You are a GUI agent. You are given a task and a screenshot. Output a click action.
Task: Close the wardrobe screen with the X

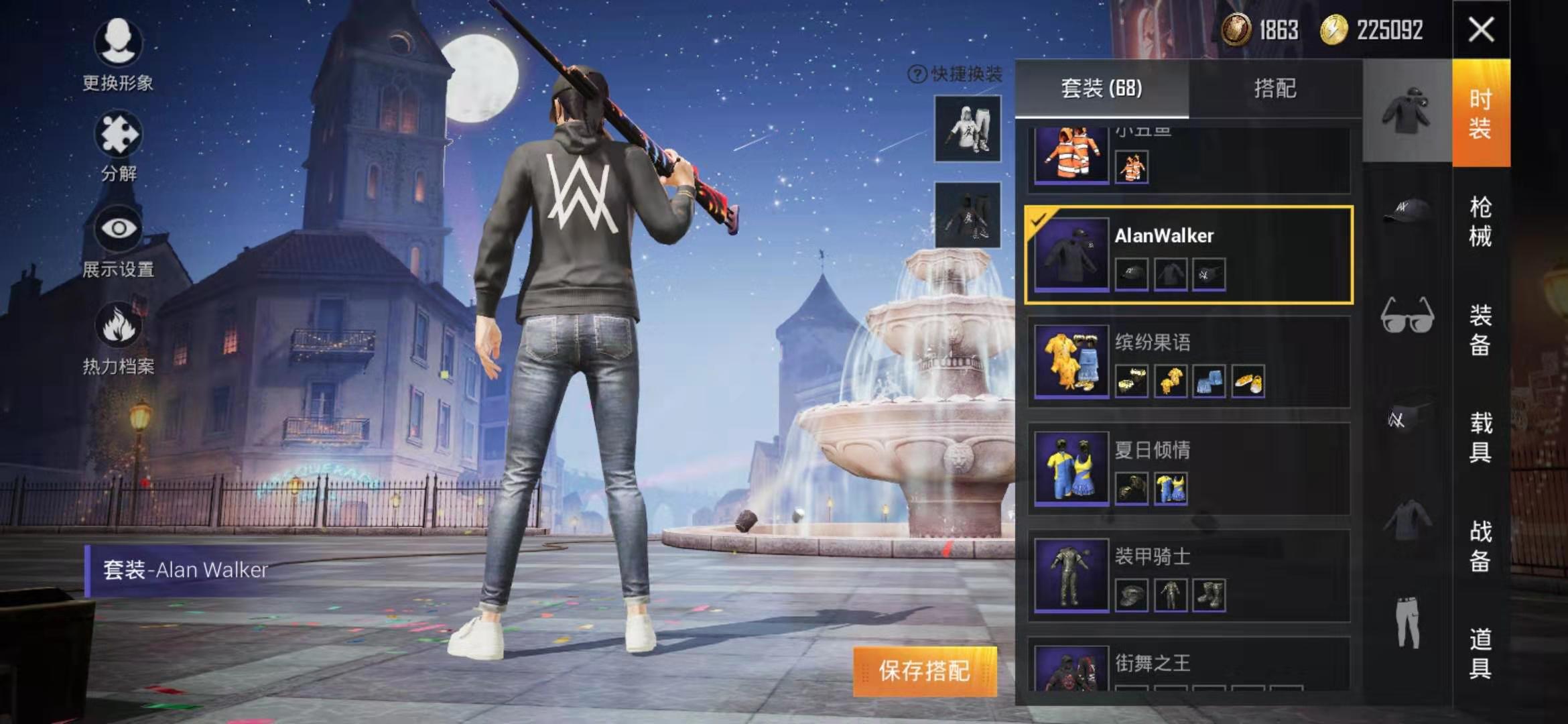(1481, 29)
